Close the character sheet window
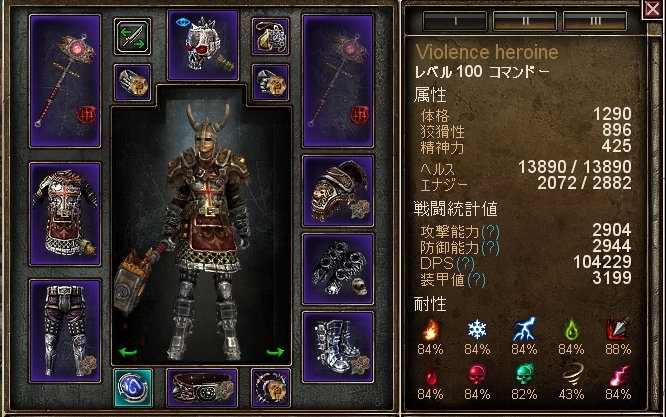Viewport: 666px width, 417px height. [654, 12]
